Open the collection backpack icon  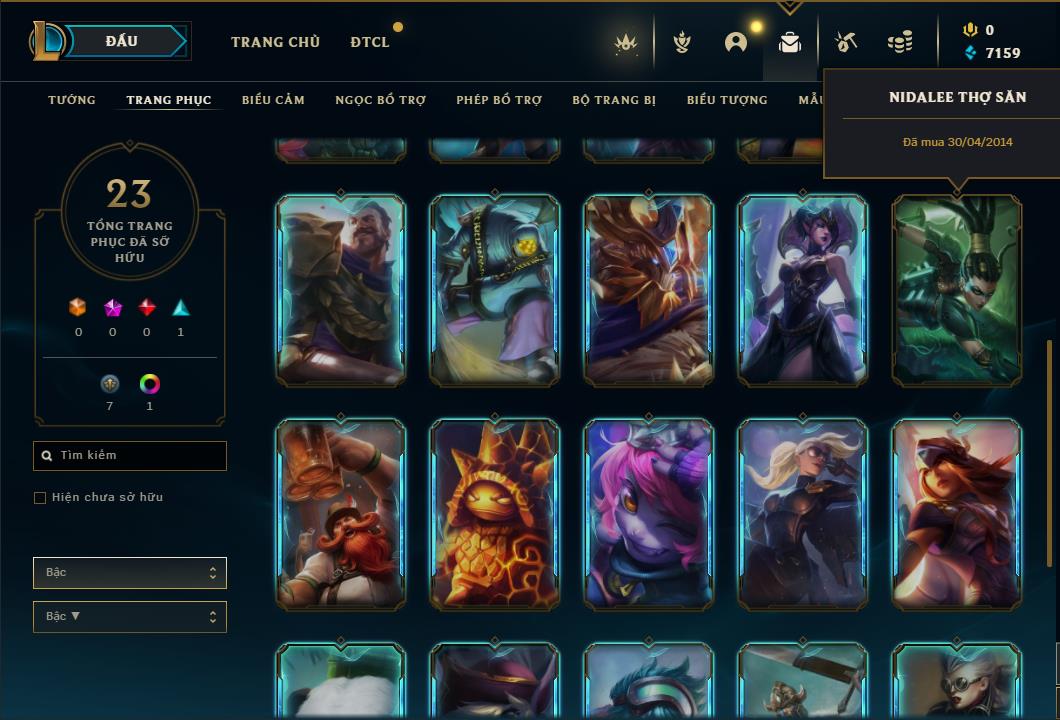coord(790,42)
